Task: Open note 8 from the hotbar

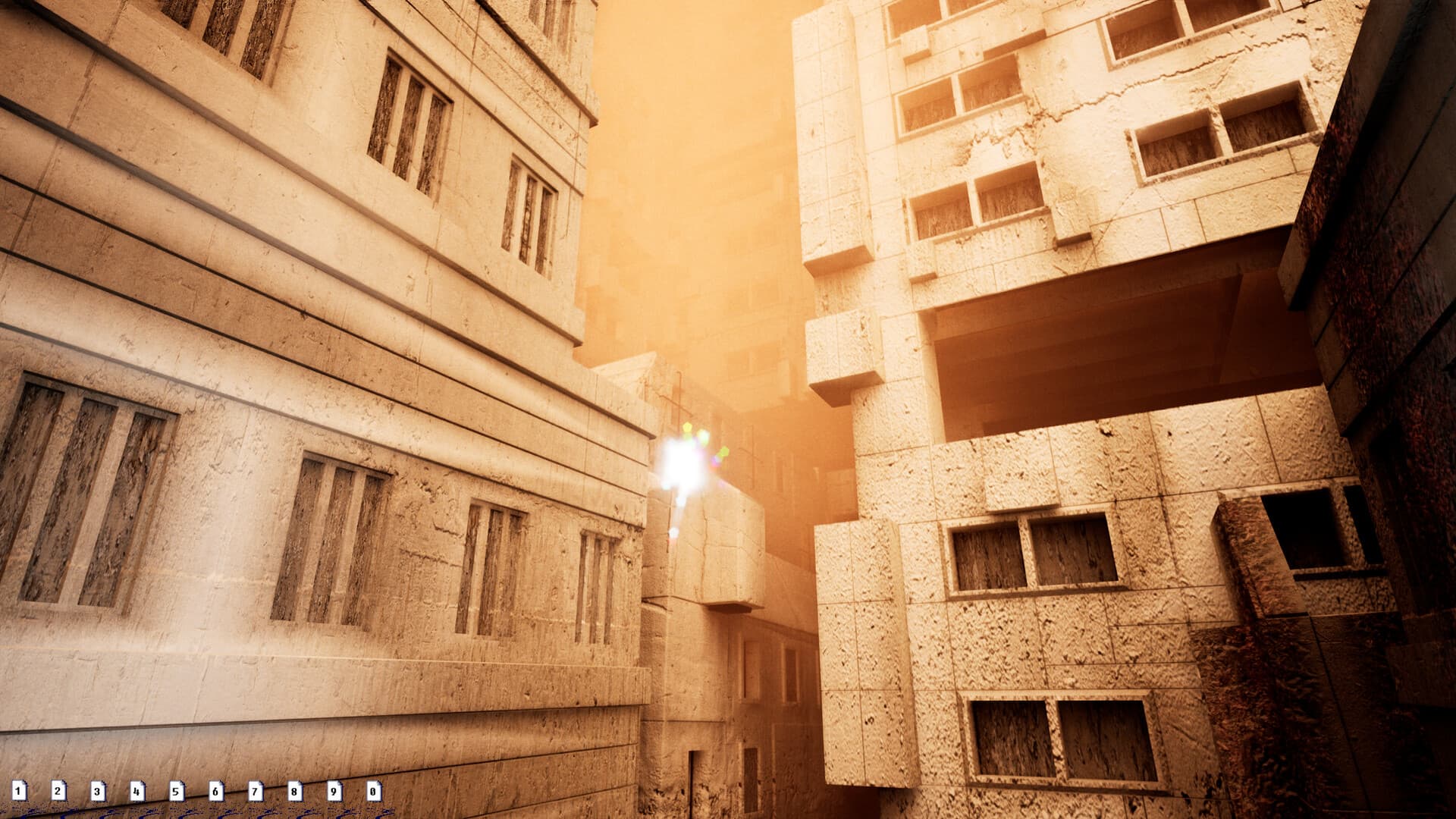Action: [x=294, y=791]
